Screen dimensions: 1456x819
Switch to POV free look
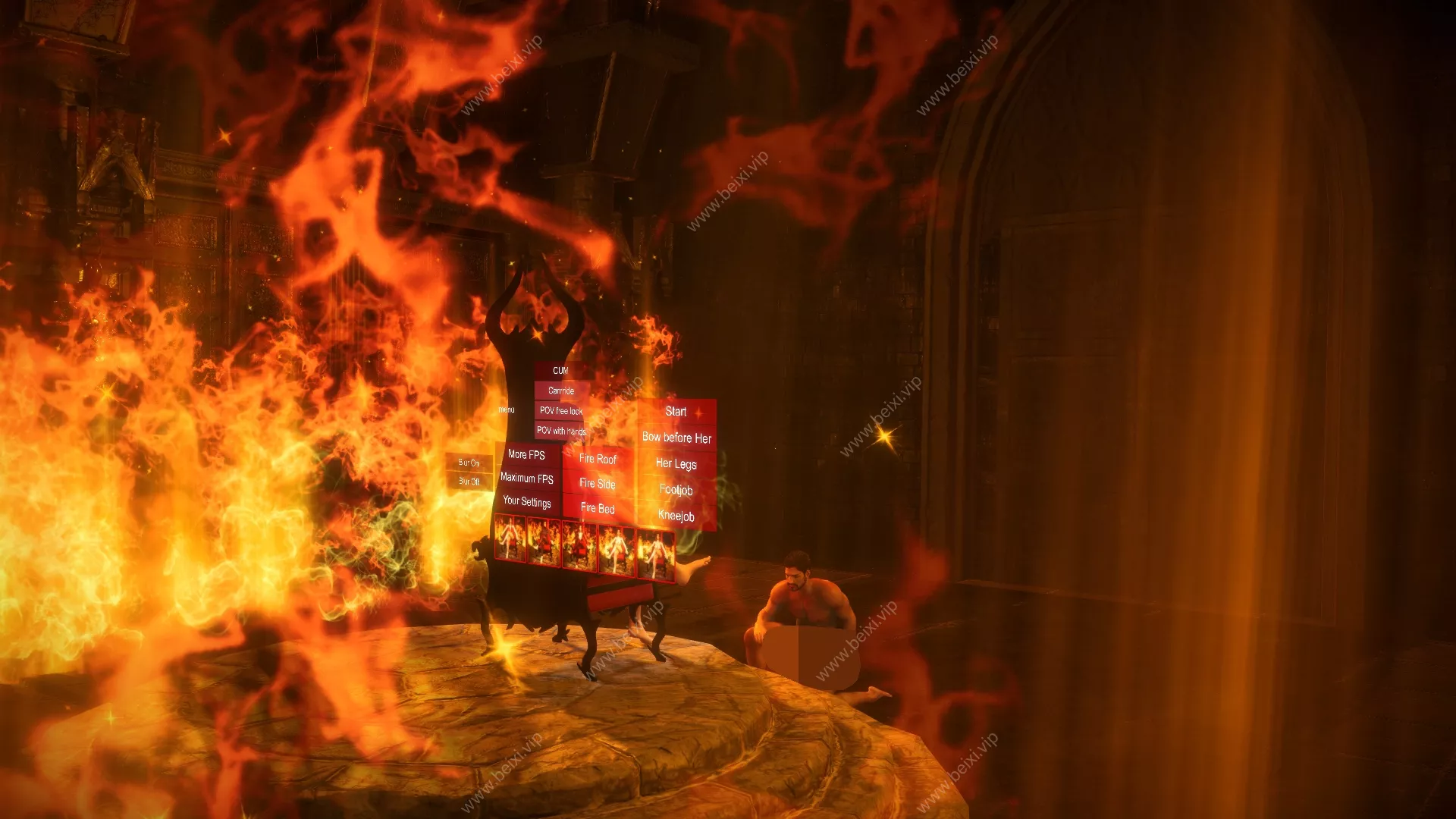pyautogui.click(x=561, y=410)
